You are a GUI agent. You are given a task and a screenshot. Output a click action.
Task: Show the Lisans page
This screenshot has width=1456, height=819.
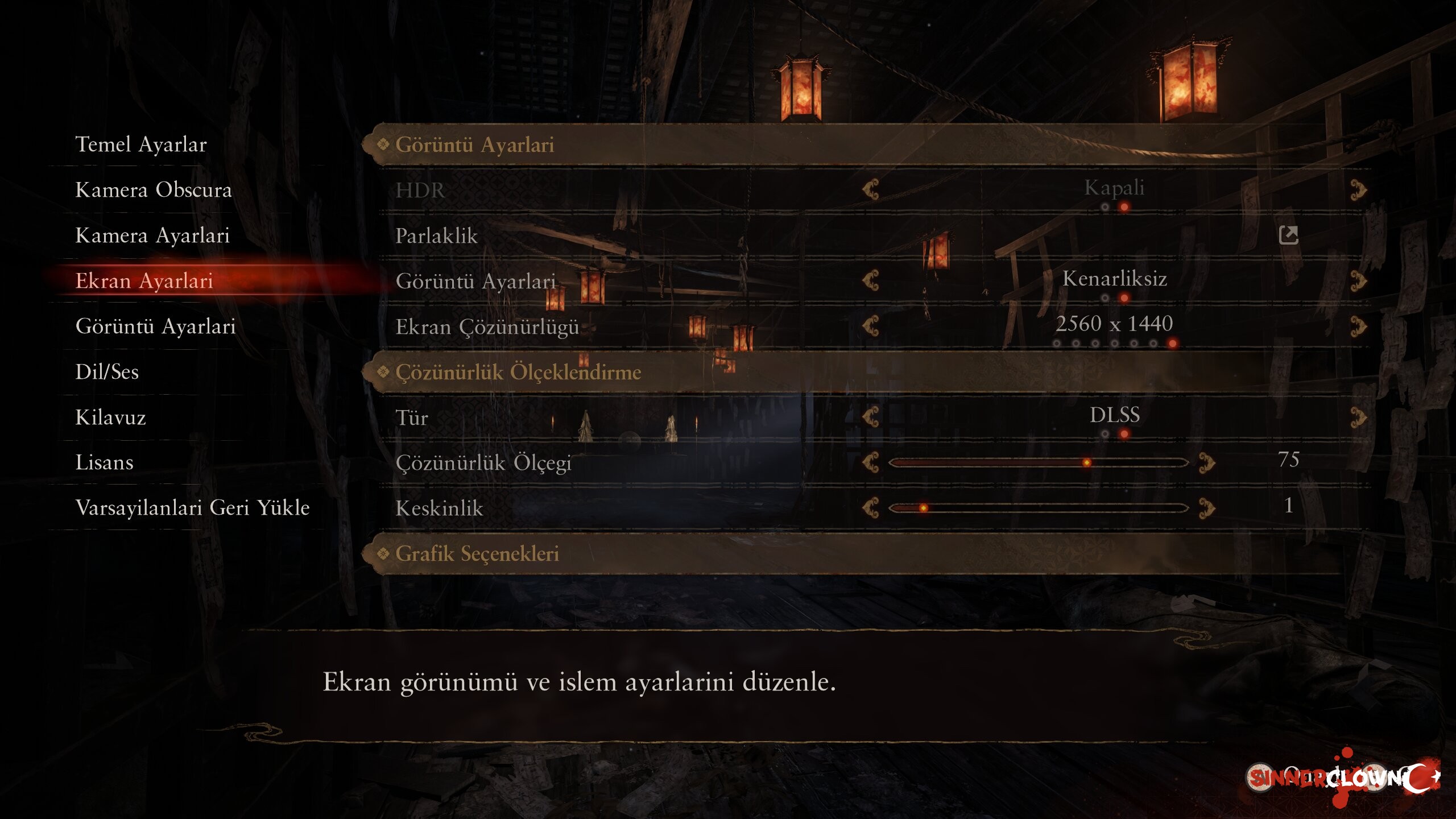tap(105, 462)
